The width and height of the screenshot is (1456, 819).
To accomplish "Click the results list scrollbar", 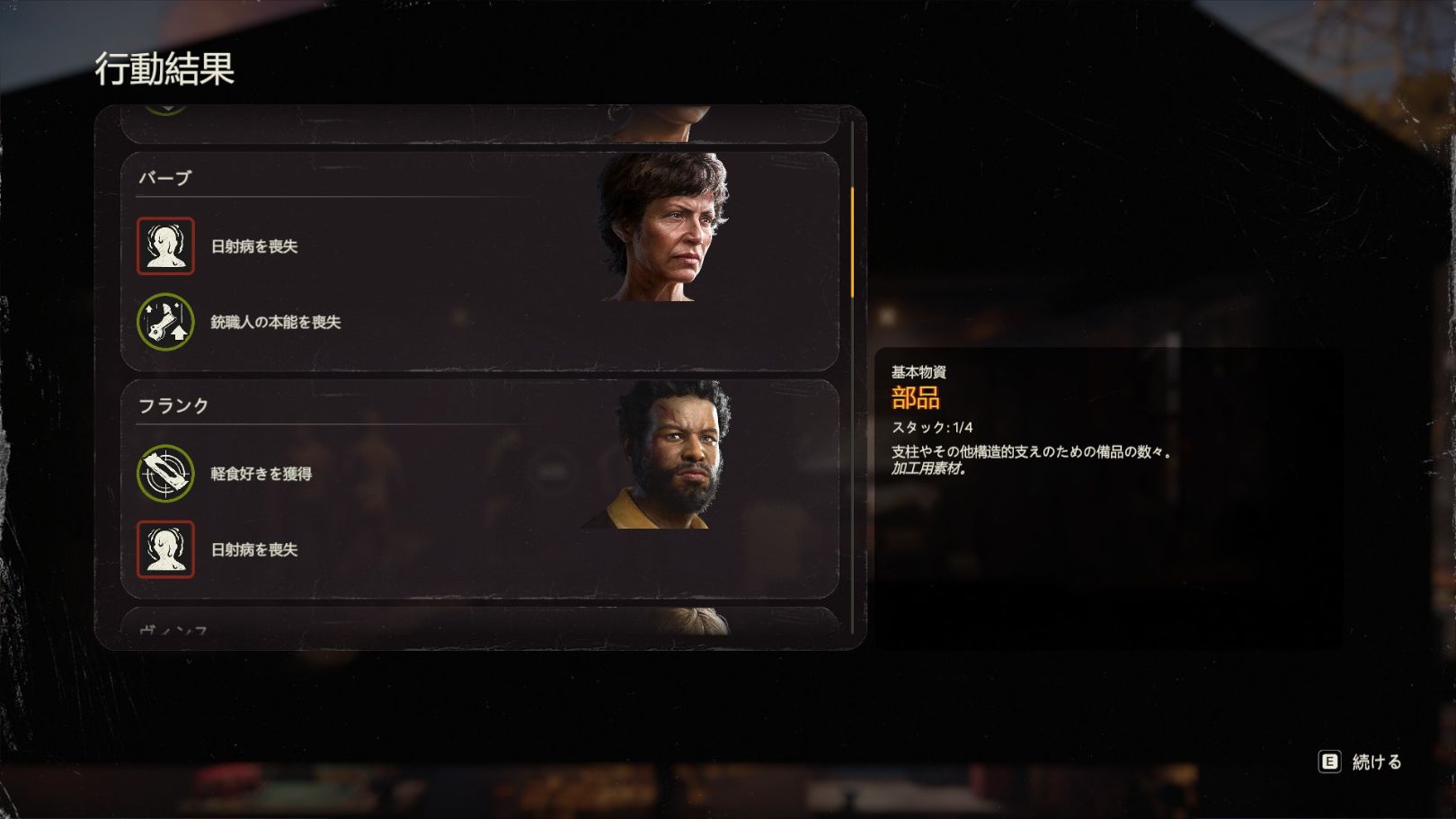I will tap(852, 243).
